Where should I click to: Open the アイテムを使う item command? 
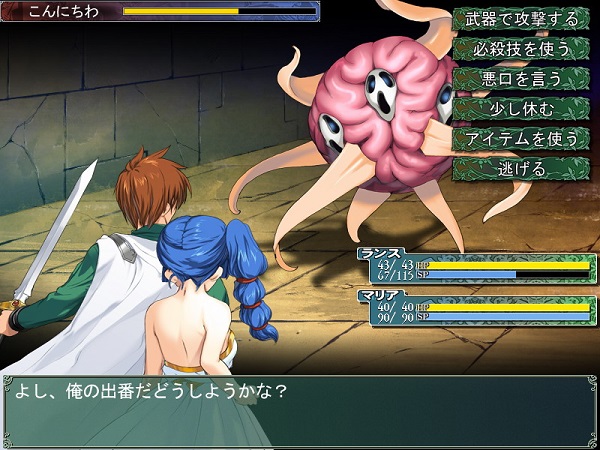tap(521, 138)
